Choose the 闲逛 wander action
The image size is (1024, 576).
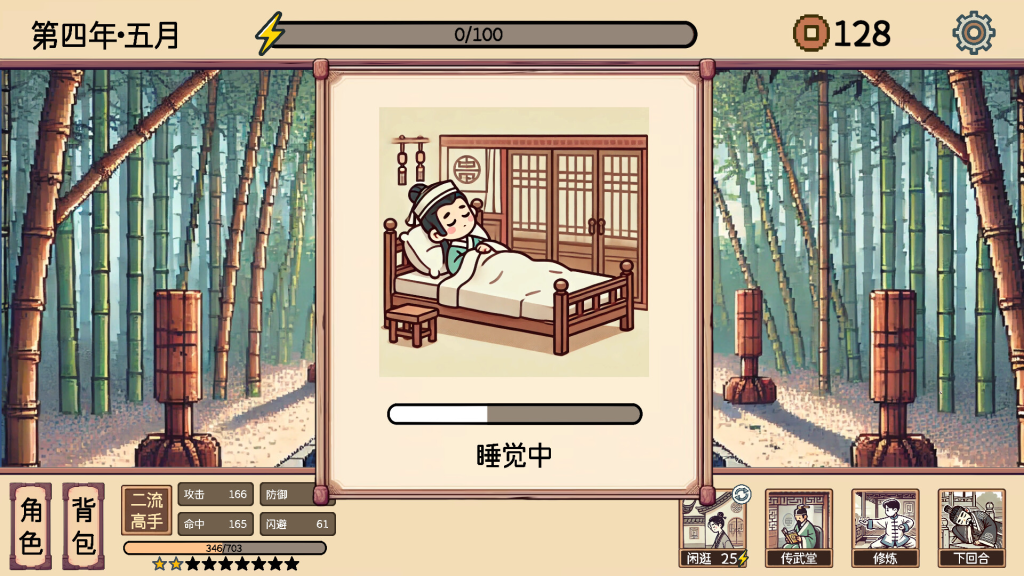coord(714,529)
